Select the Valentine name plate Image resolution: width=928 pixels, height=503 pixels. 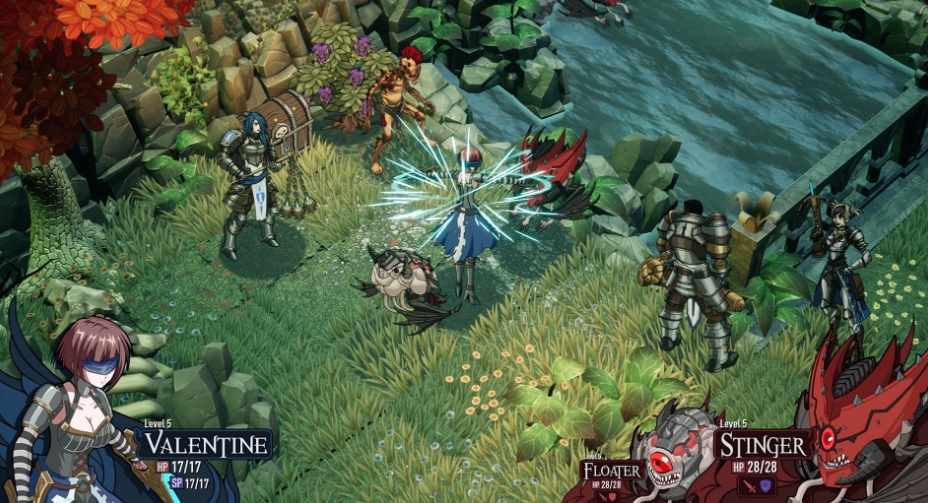[x=205, y=445]
